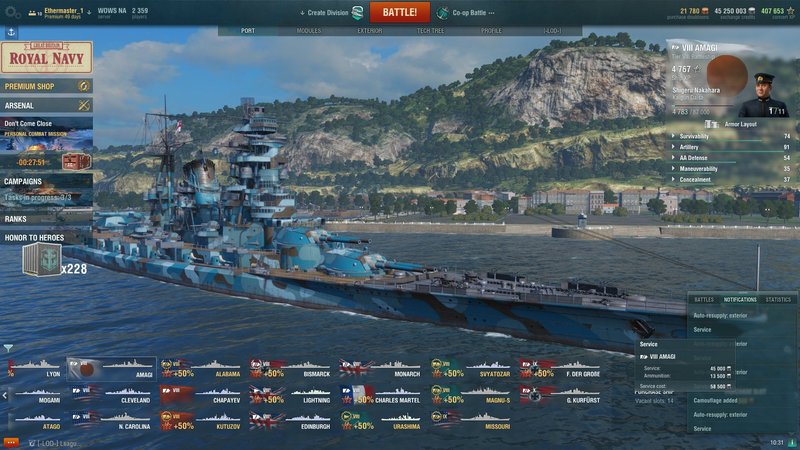Enter the Premium Shop
The width and height of the screenshot is (800, 450).
[x=46, y=87]
